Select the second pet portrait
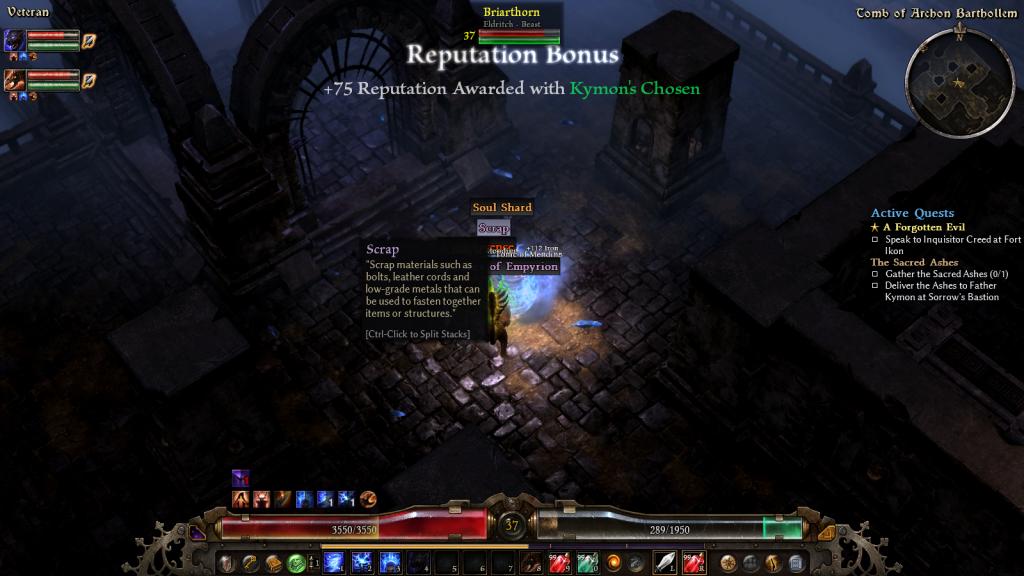Viewport: 1024px width, 576px height. coord(14,79)
